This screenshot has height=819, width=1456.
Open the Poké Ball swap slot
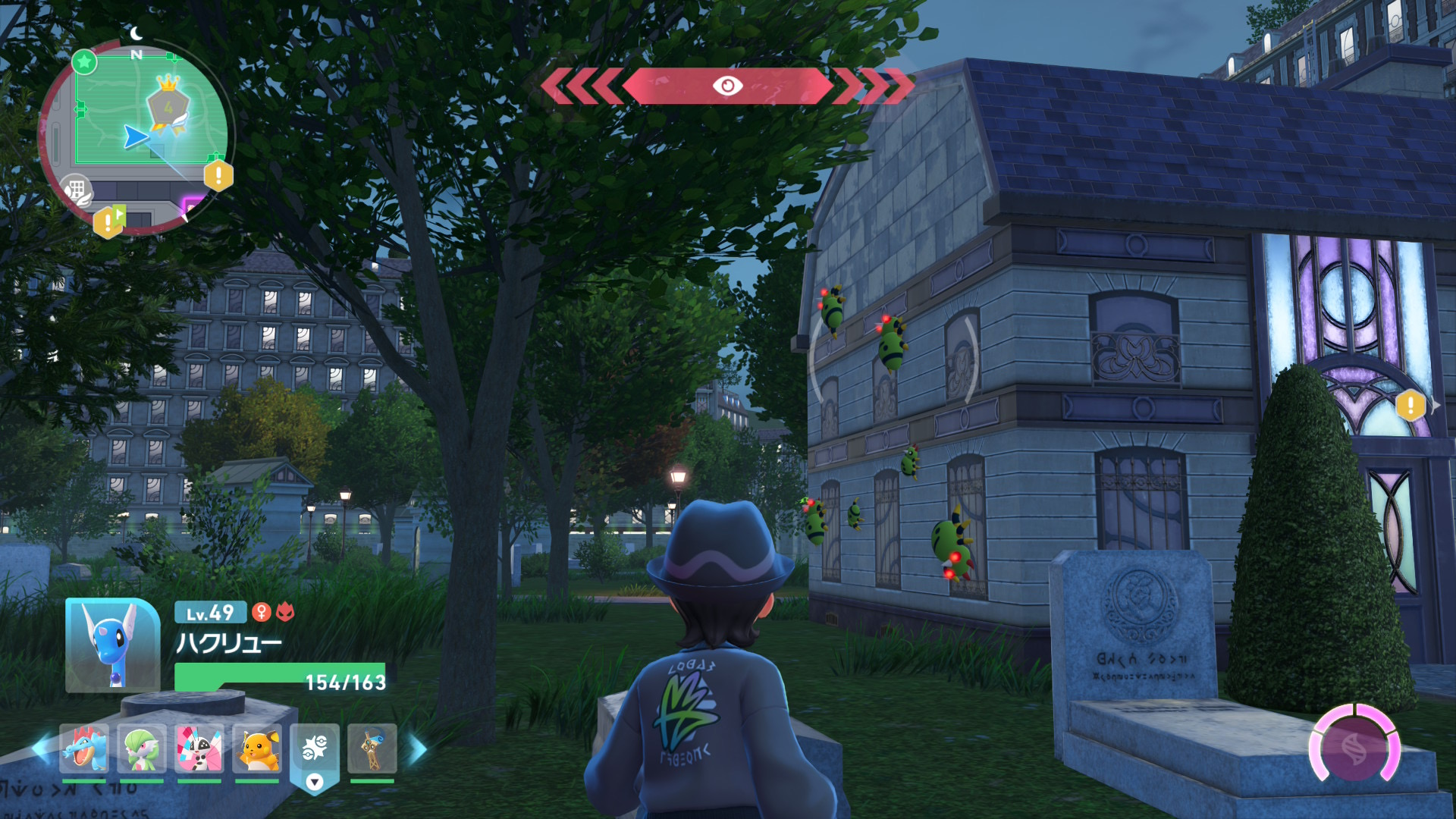314,751
